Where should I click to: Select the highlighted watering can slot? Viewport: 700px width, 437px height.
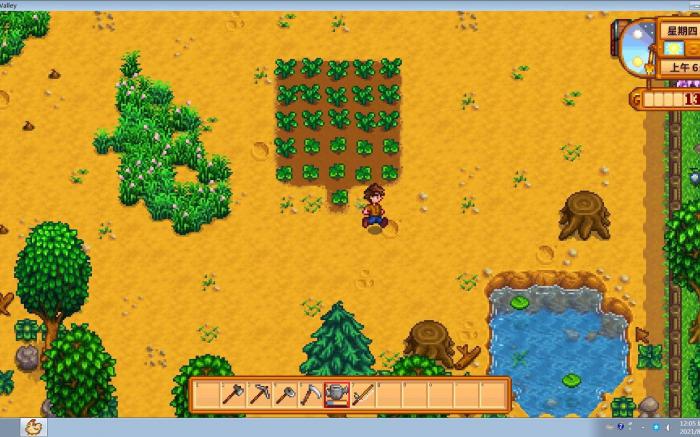tap(338, 394)
